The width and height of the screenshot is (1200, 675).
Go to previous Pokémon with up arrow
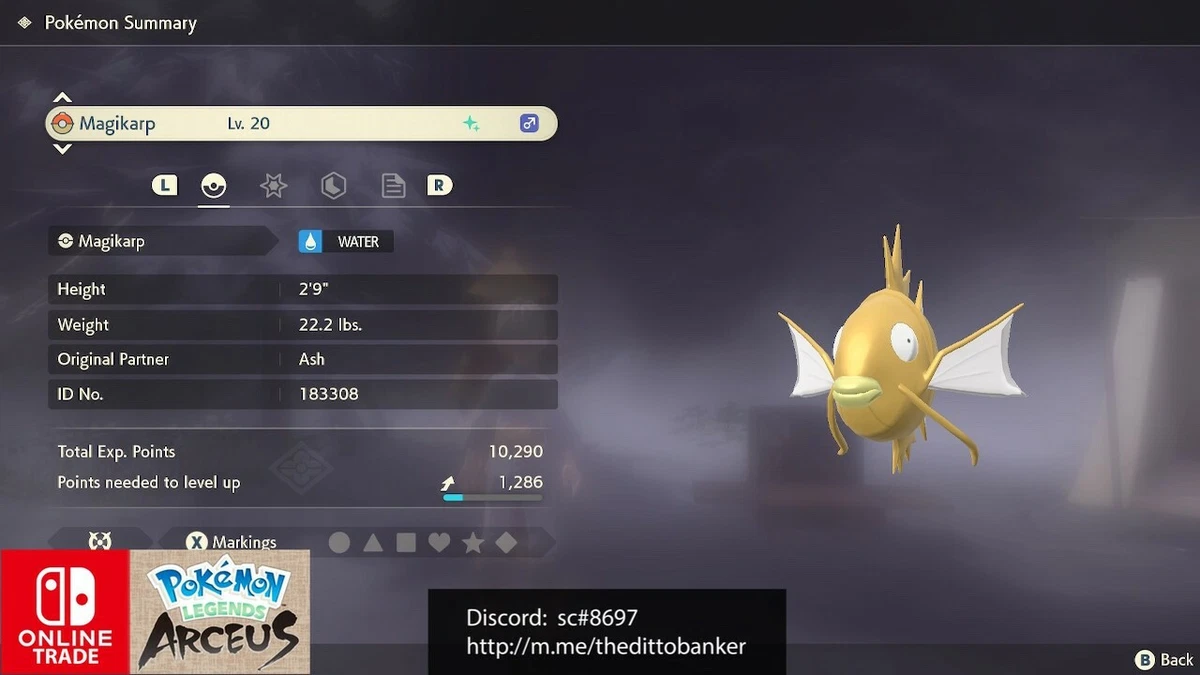62,98
